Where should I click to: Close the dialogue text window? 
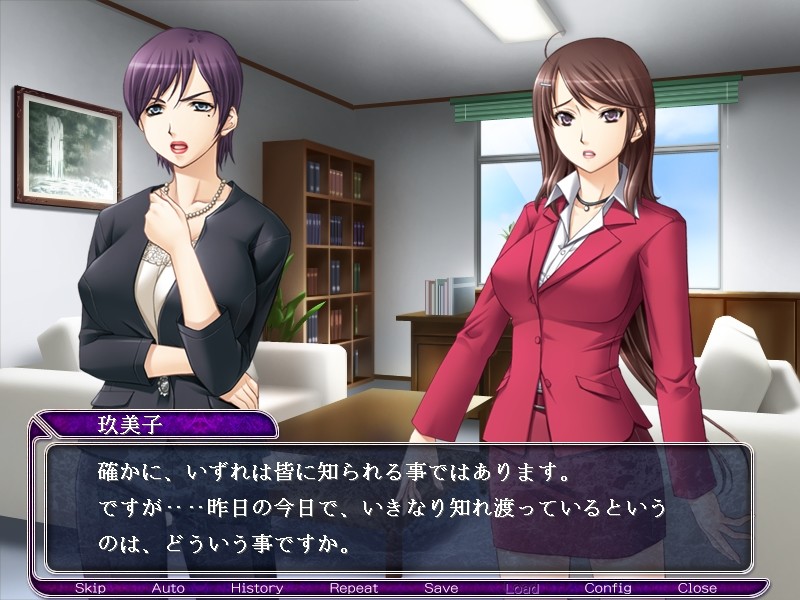697,588
